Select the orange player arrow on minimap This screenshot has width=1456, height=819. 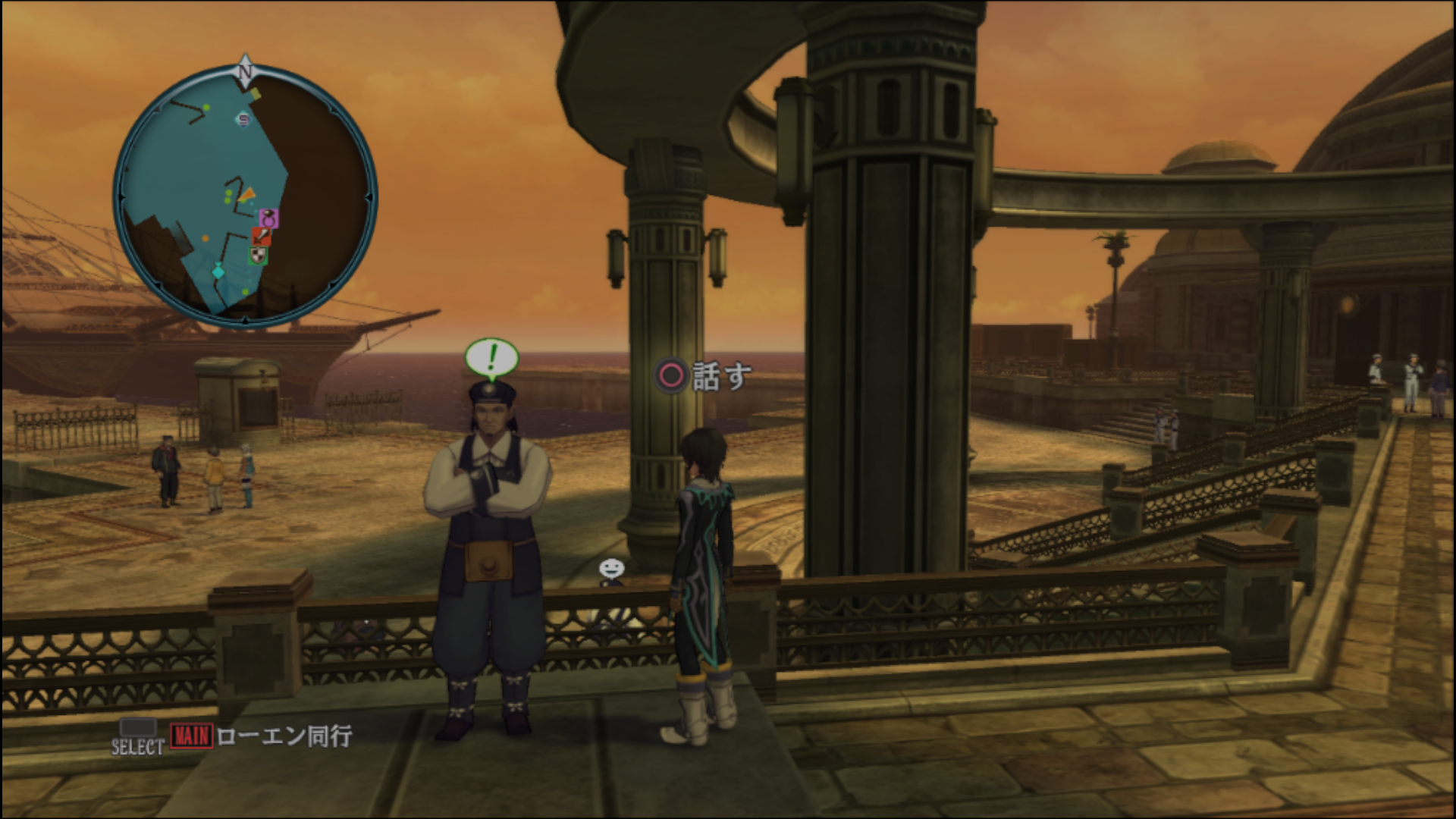pos(246,196)
